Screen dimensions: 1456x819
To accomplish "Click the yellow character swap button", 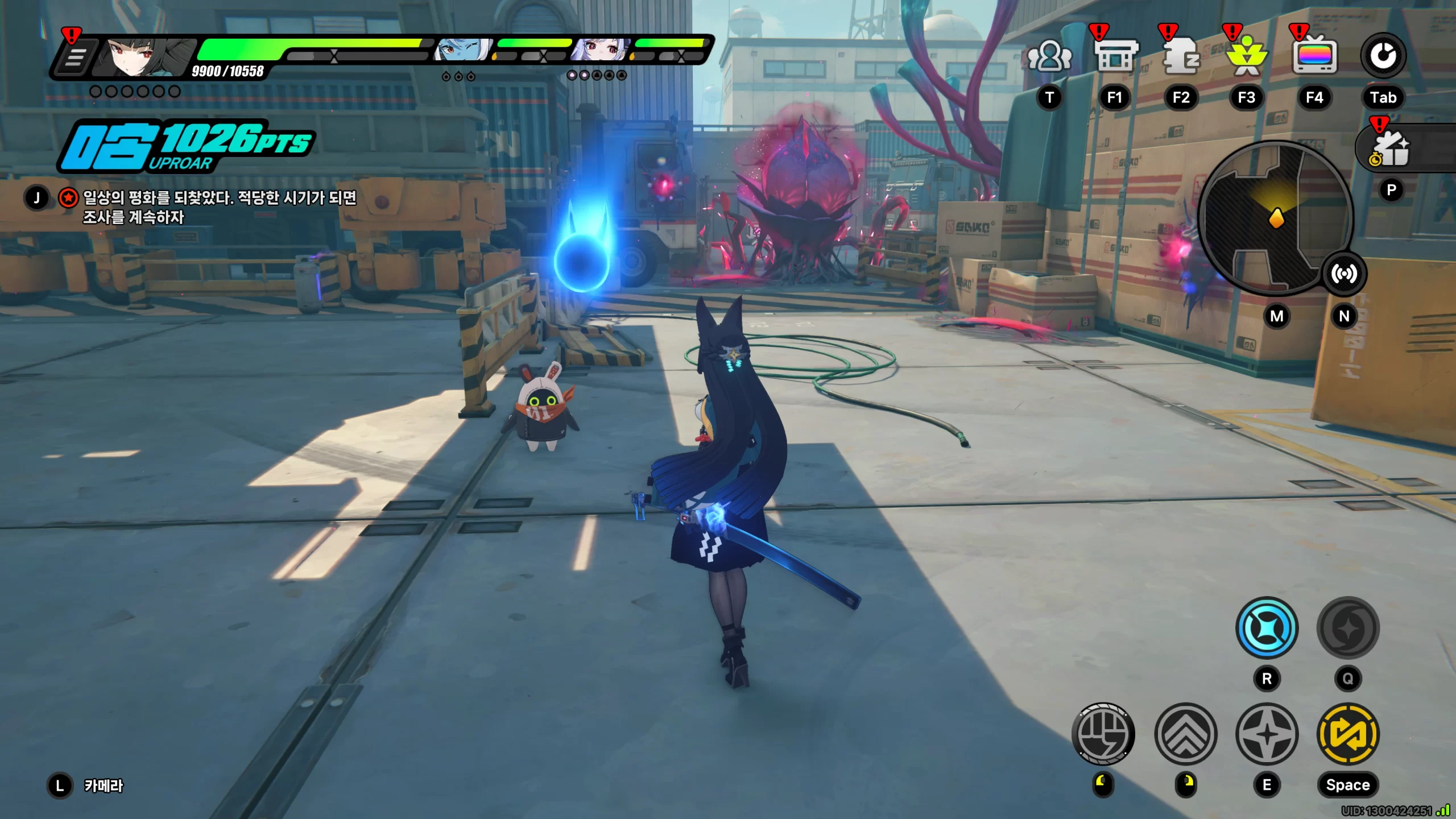I will (x=1348, y=734).
